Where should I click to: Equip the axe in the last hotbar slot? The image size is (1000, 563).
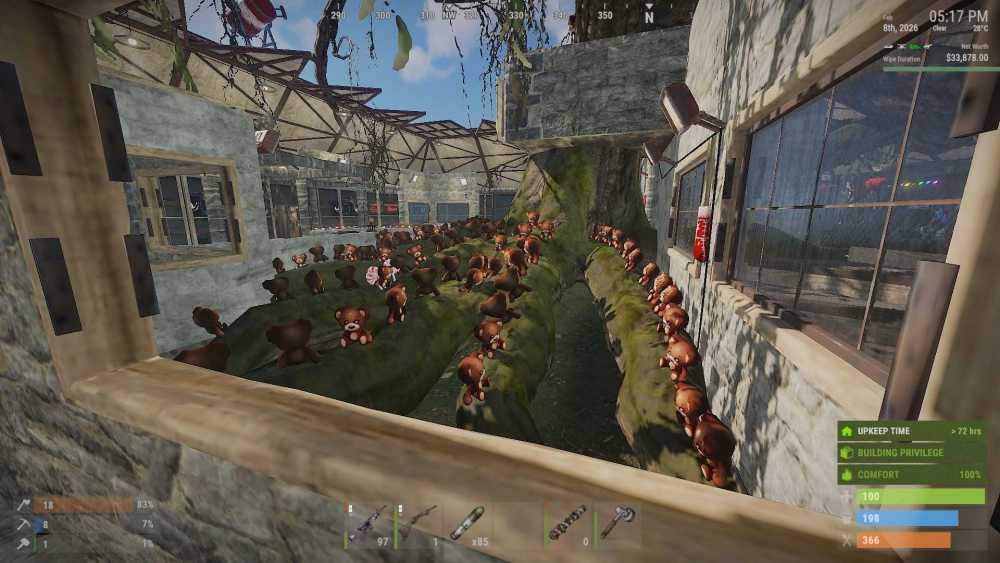[618, 524]
